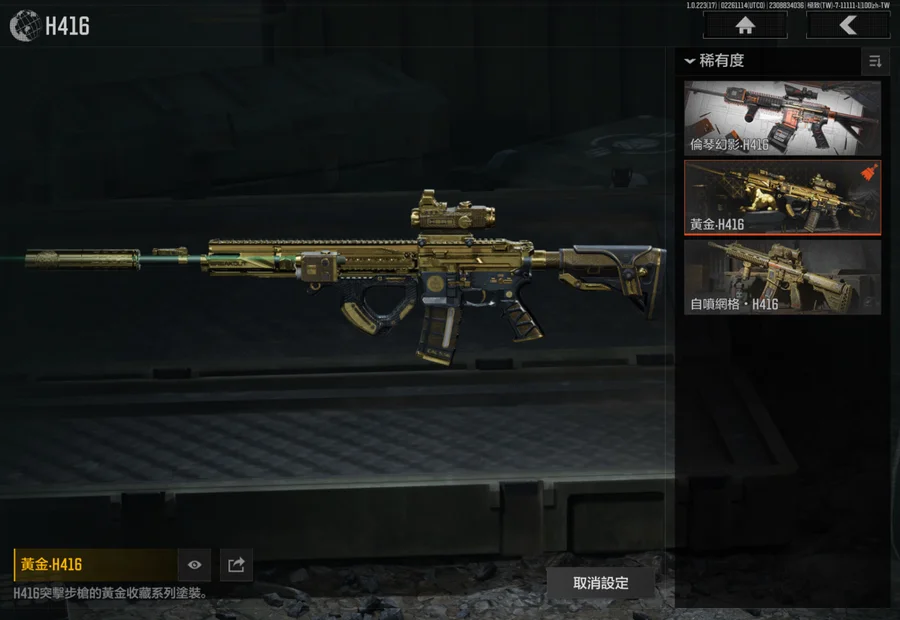Click the globe icon beside H416 title
900x620 pixels.
pyautogui.click(x=24, y=26)
